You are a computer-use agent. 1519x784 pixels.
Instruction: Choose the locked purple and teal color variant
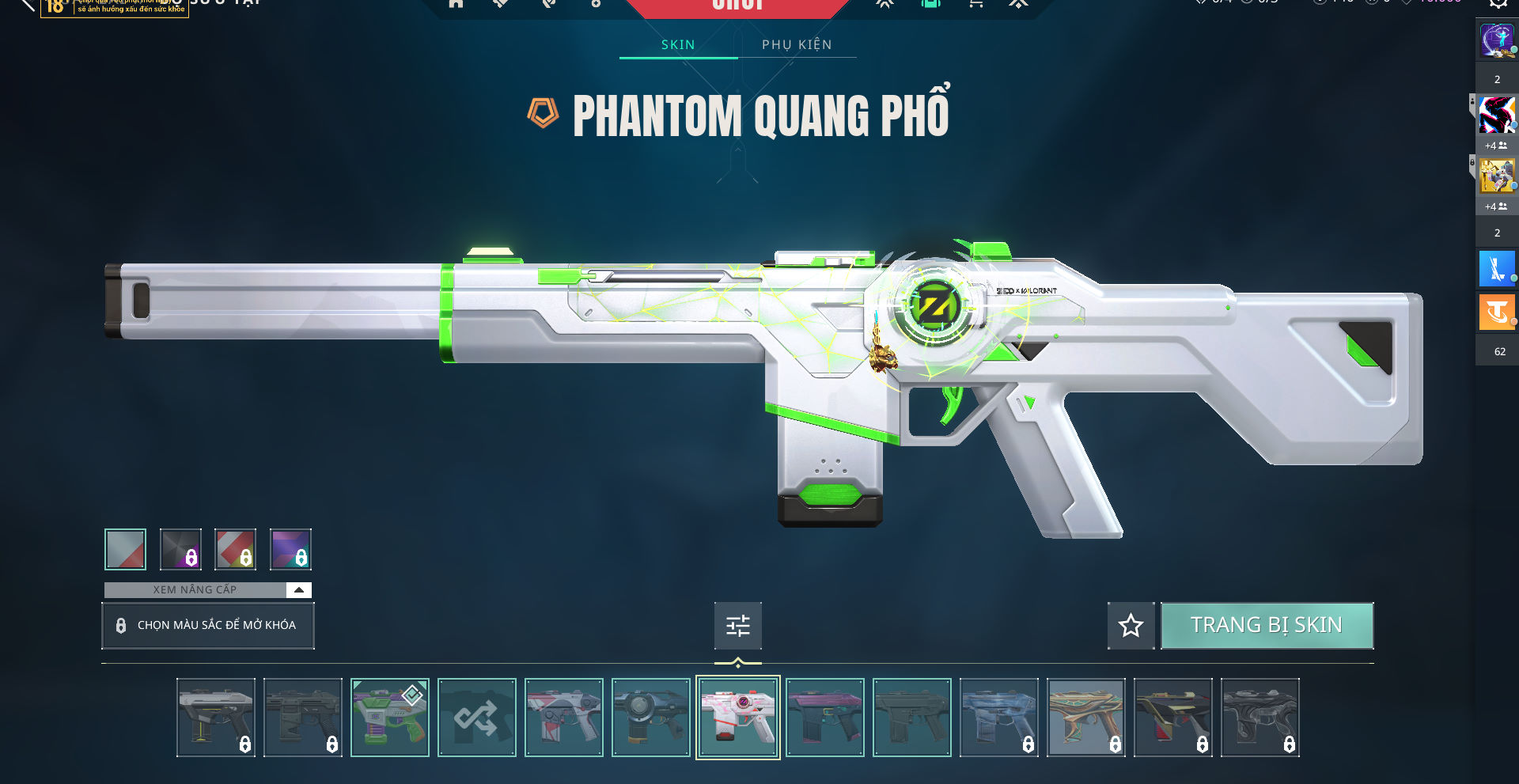point(290,549)
